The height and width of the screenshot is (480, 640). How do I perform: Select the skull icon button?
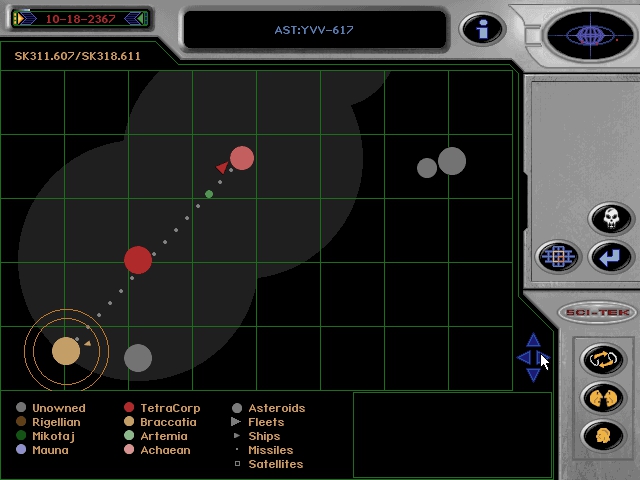pos(610,218)
